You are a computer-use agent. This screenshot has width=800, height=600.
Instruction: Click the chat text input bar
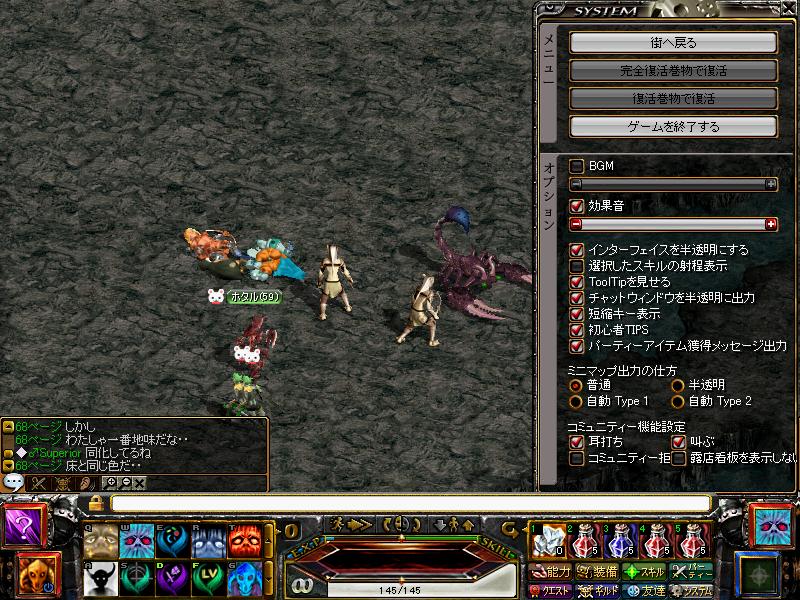tap(410, 503)
